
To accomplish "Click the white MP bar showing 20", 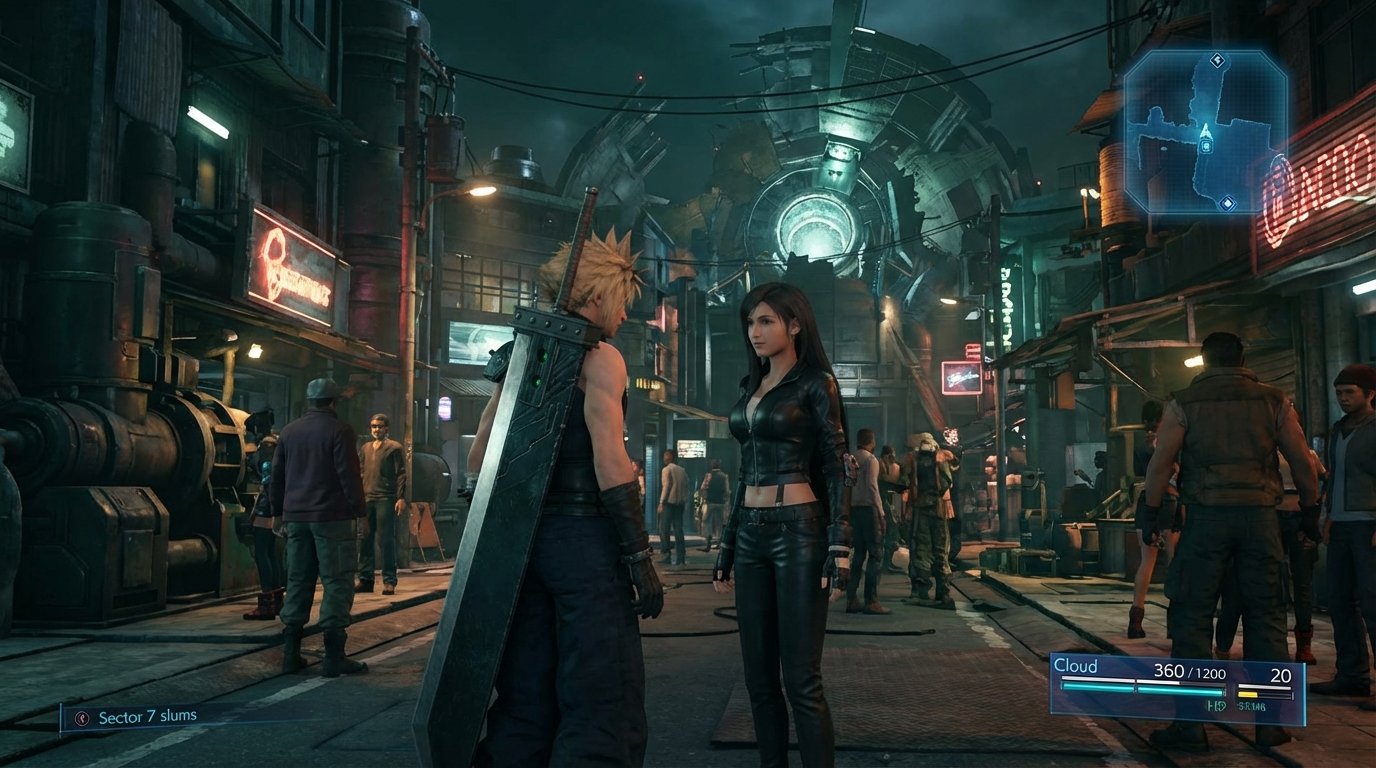I will 1264,685.
